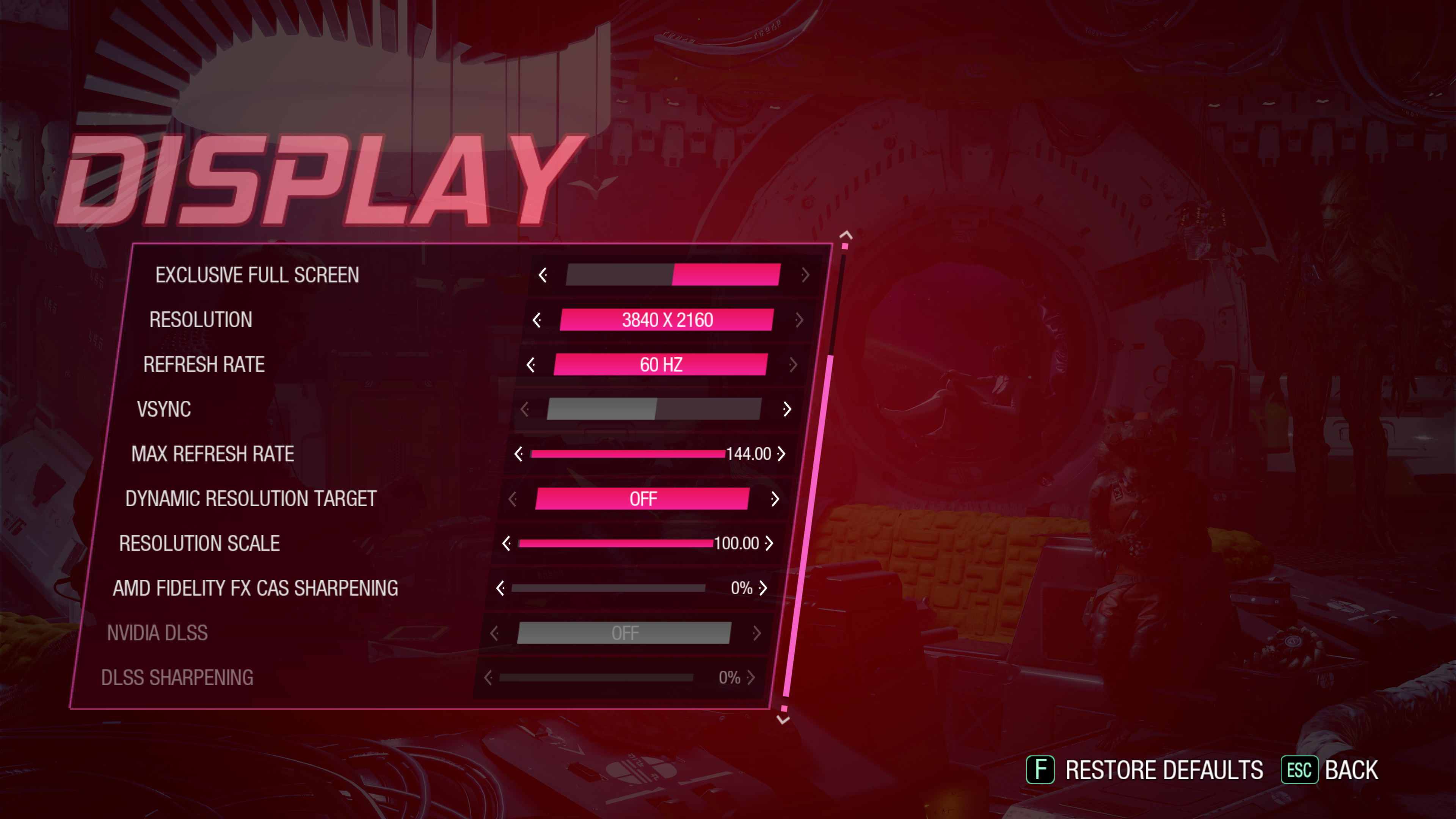Screen dimensions: 1456x819
Task: Click the left arrow beside Resolution
Action: point(537,320)
